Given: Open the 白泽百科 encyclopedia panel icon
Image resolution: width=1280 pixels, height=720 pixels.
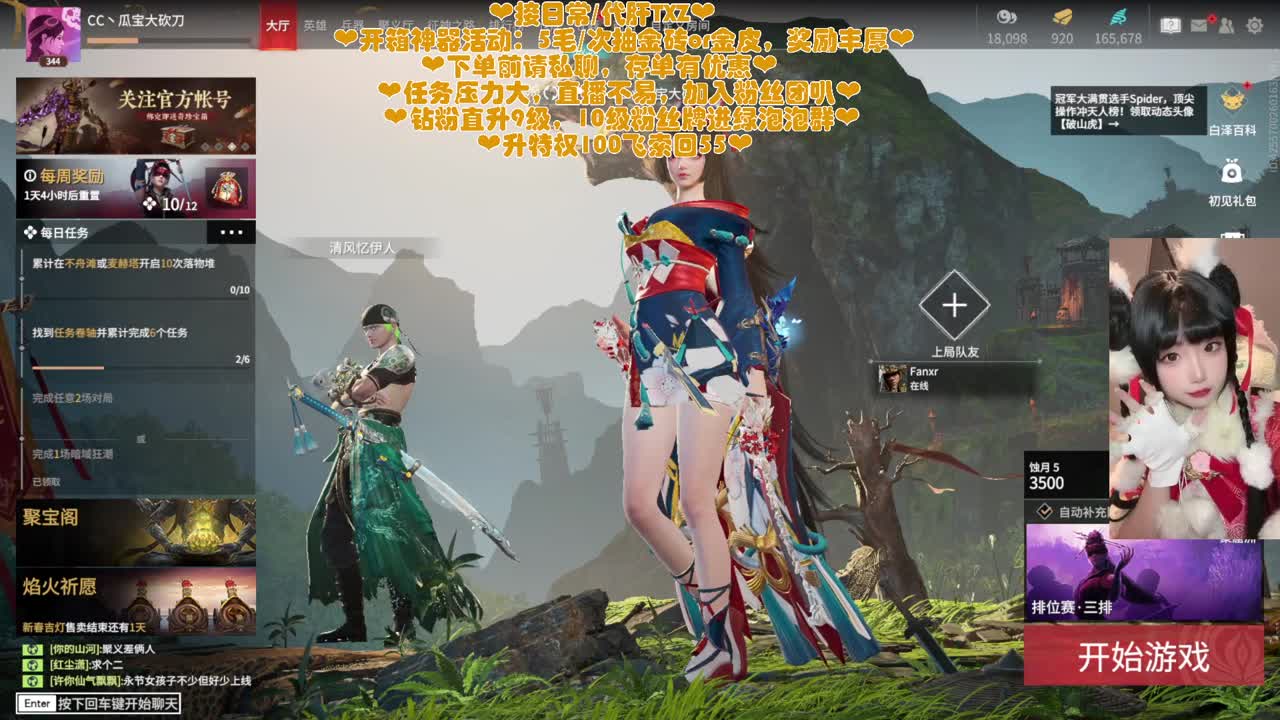Looking at the screenshot, I should (x=1233, y=100).
